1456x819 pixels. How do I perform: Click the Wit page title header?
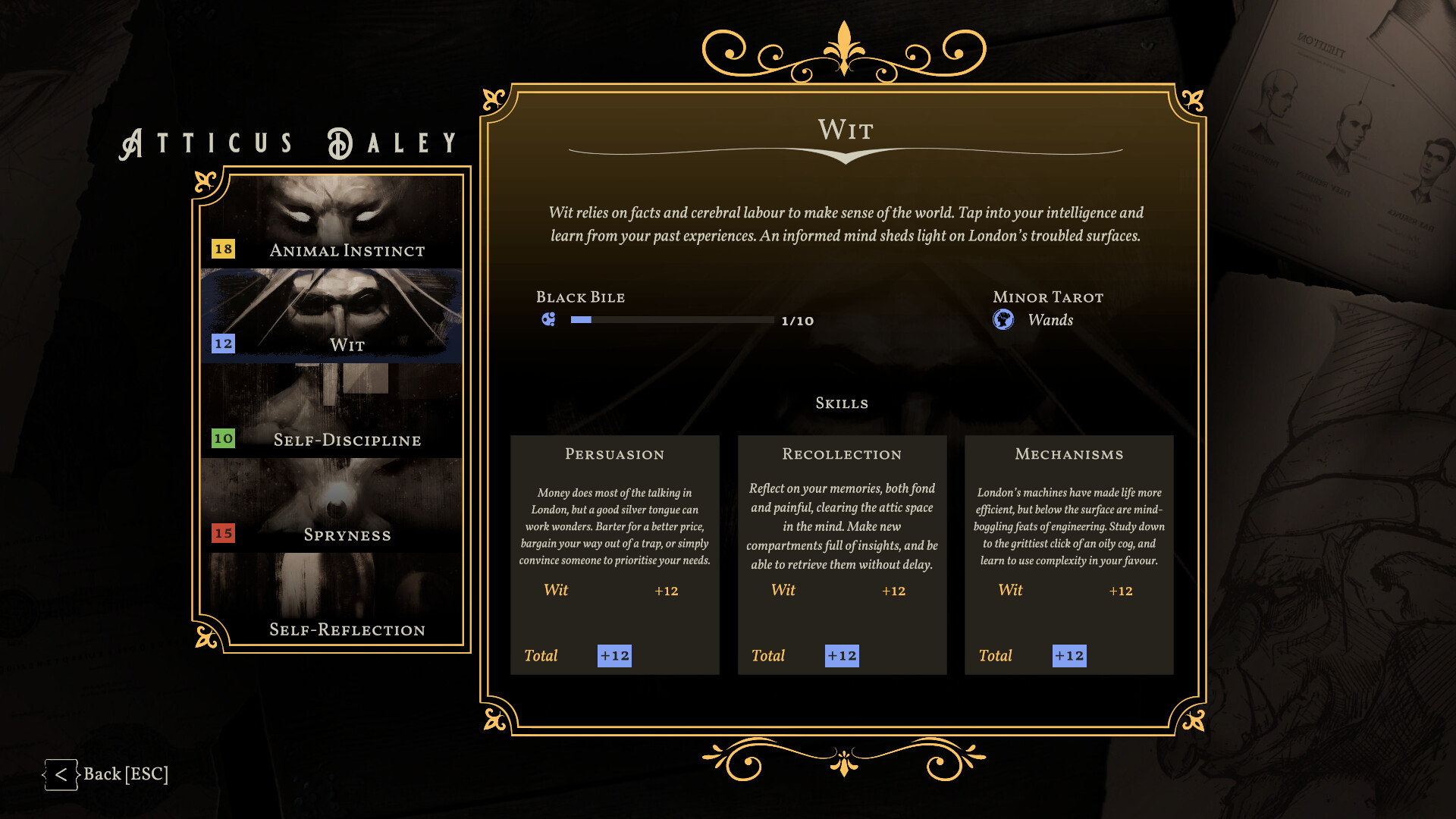pyautogui.click(x=844, y=130)
